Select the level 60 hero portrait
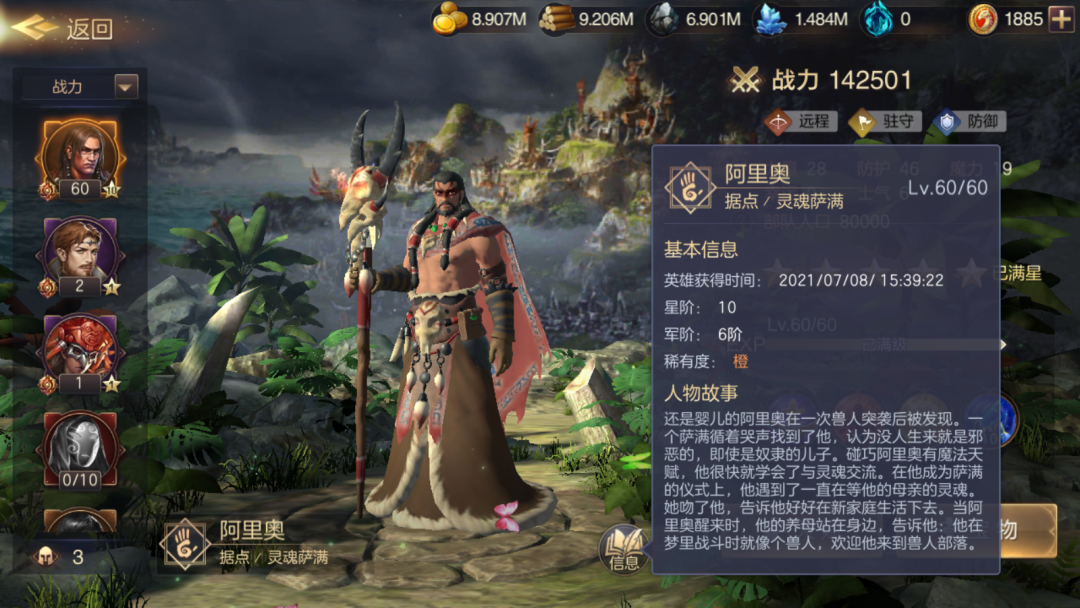The width and height of the screenshot is (1080, 608). 80,158
